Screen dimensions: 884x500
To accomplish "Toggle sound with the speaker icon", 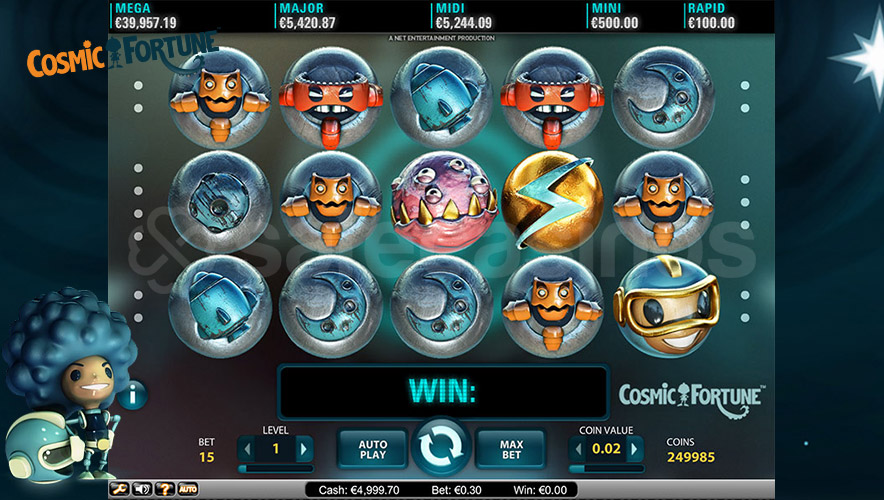I will click(x=142, y=489).
